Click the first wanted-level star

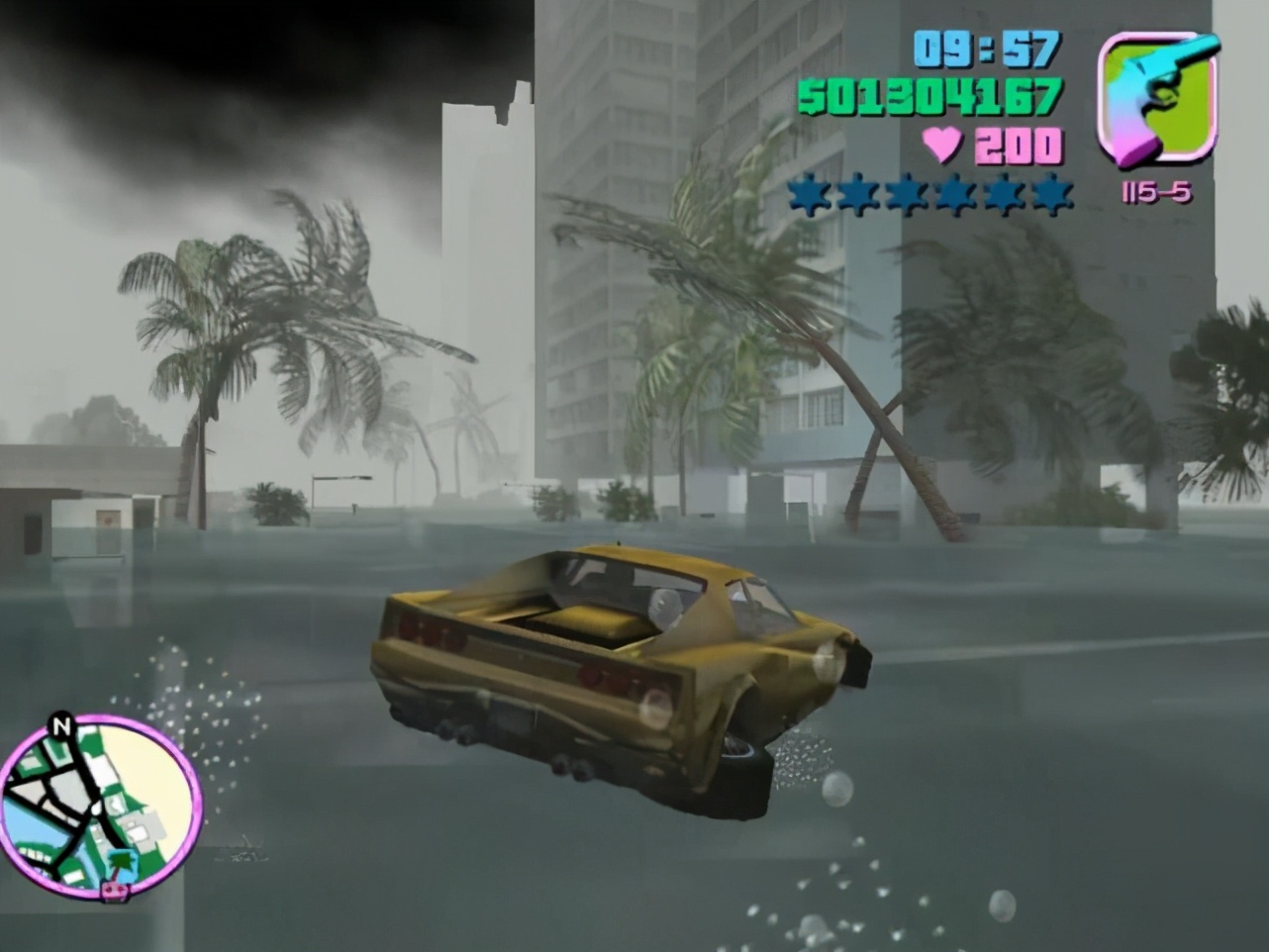click(808, 194)
